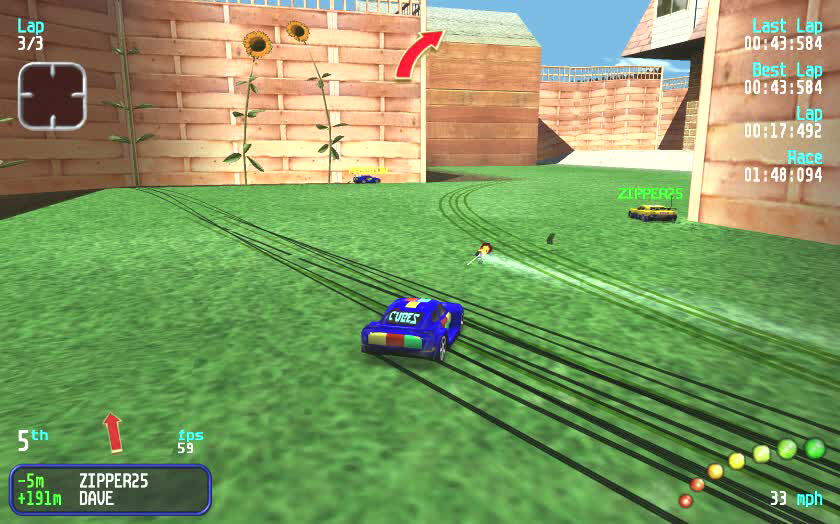
Task: Click the small red upward arrow indicator
Action: [x=113, y=431]
